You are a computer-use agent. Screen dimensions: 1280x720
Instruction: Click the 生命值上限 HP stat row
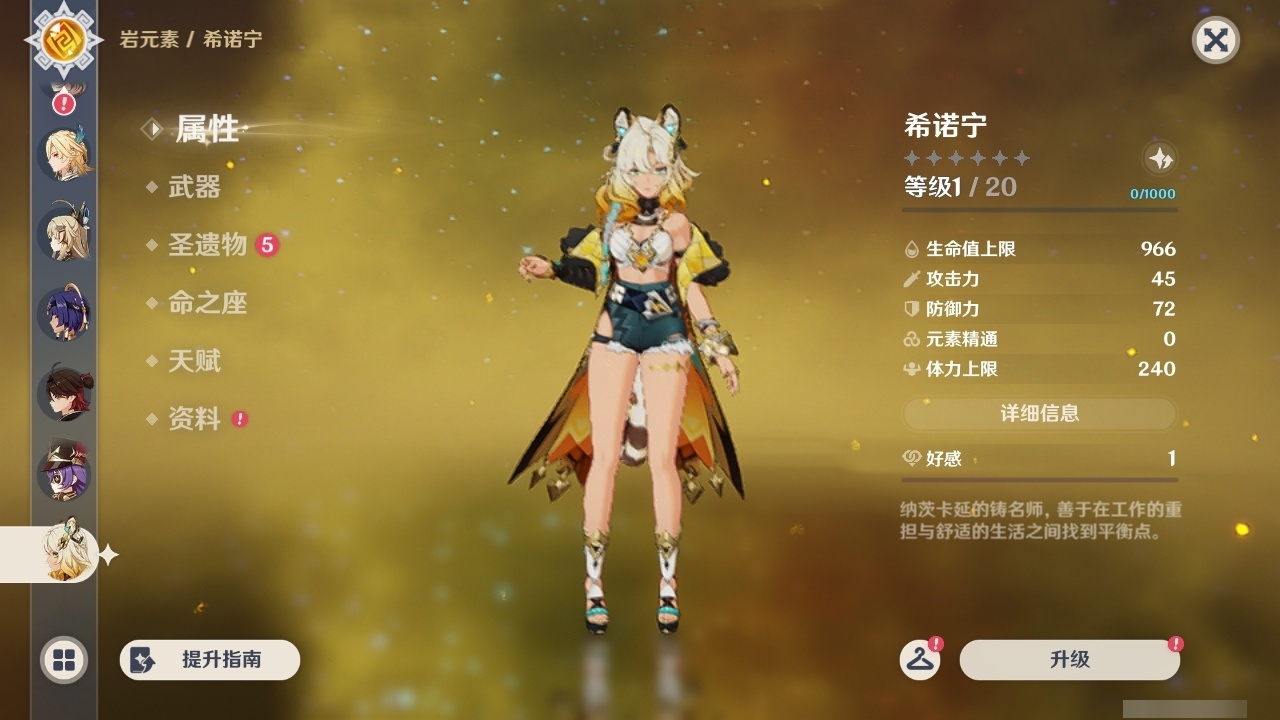(1040, 249)
